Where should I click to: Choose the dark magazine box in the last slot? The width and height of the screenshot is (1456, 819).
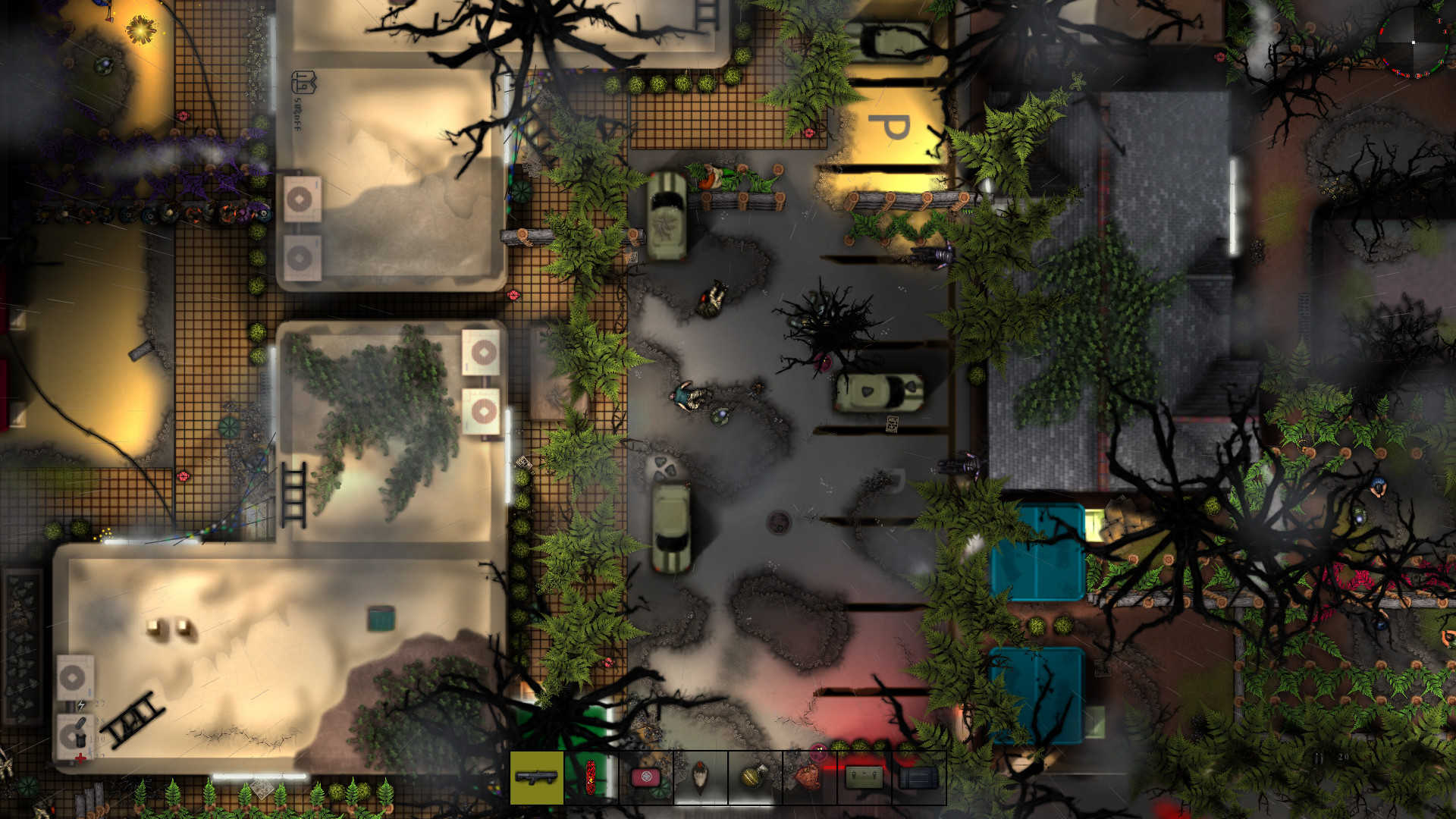[918, 777]
